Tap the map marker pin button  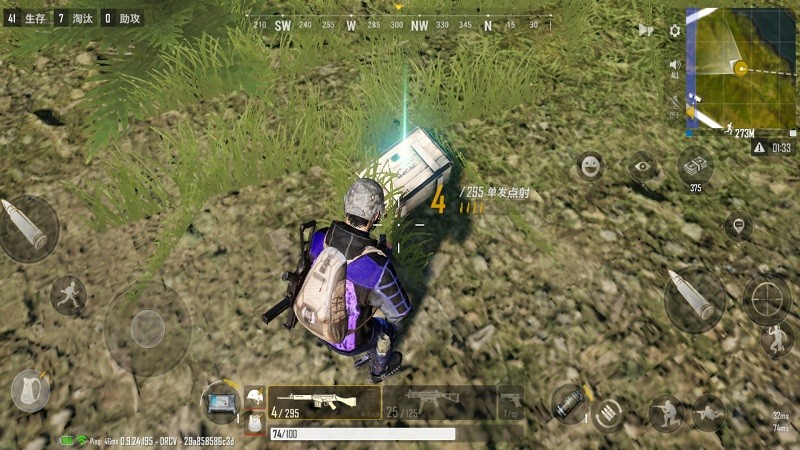pyautogui.click(x=738, y=226)
